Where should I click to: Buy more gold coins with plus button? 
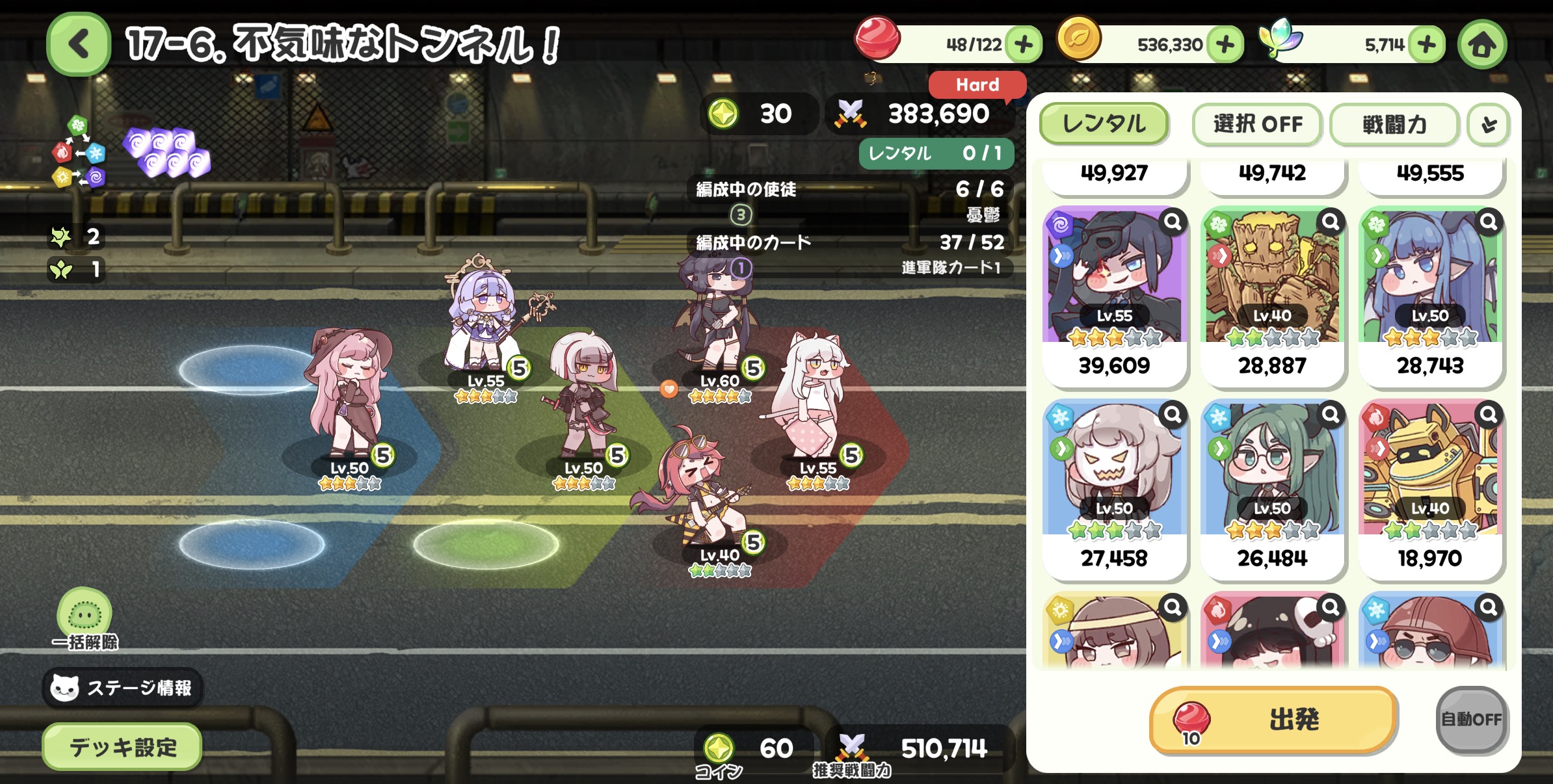point(1225,44)
